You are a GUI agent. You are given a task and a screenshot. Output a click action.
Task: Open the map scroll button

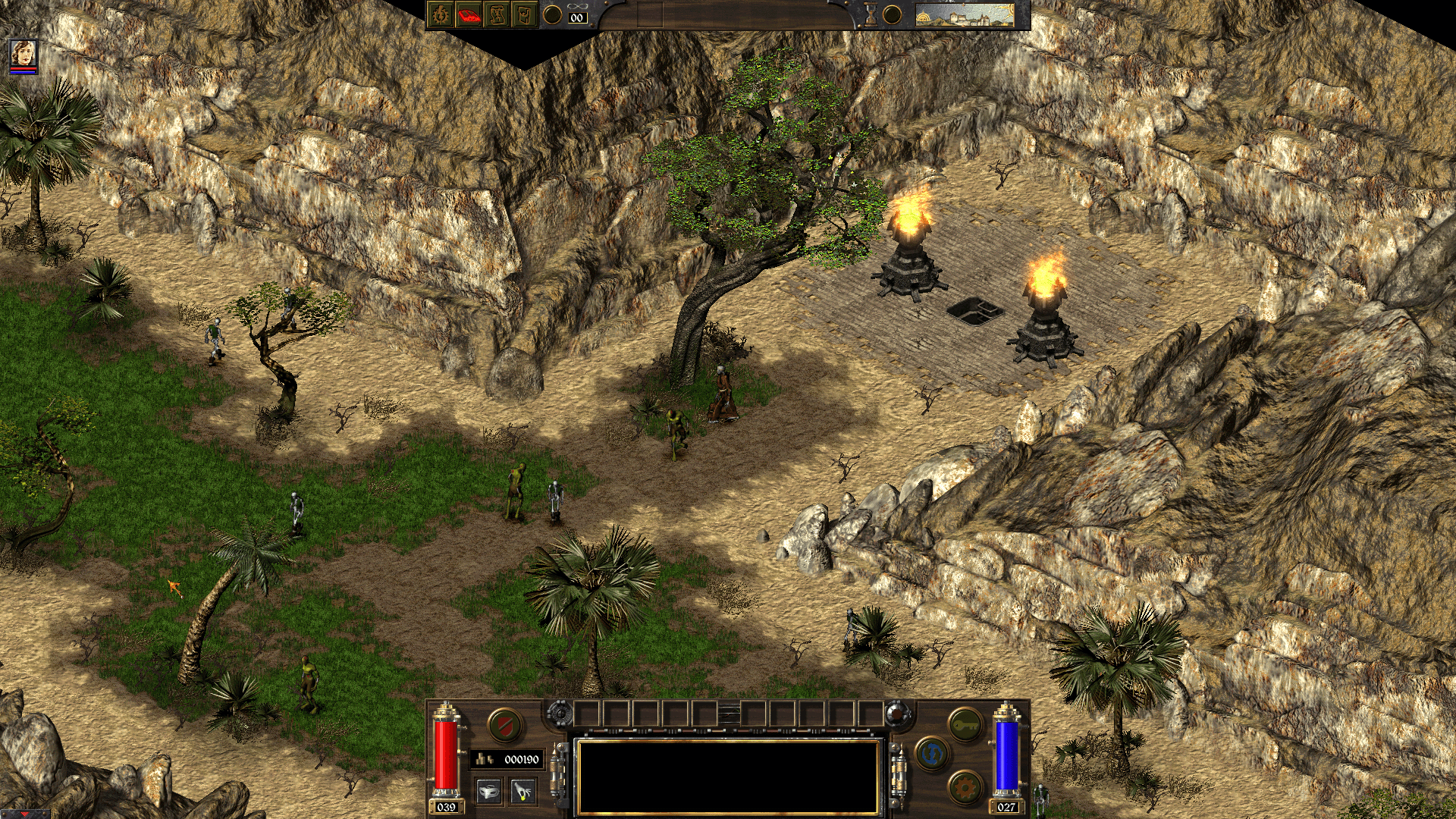point(497,14)
